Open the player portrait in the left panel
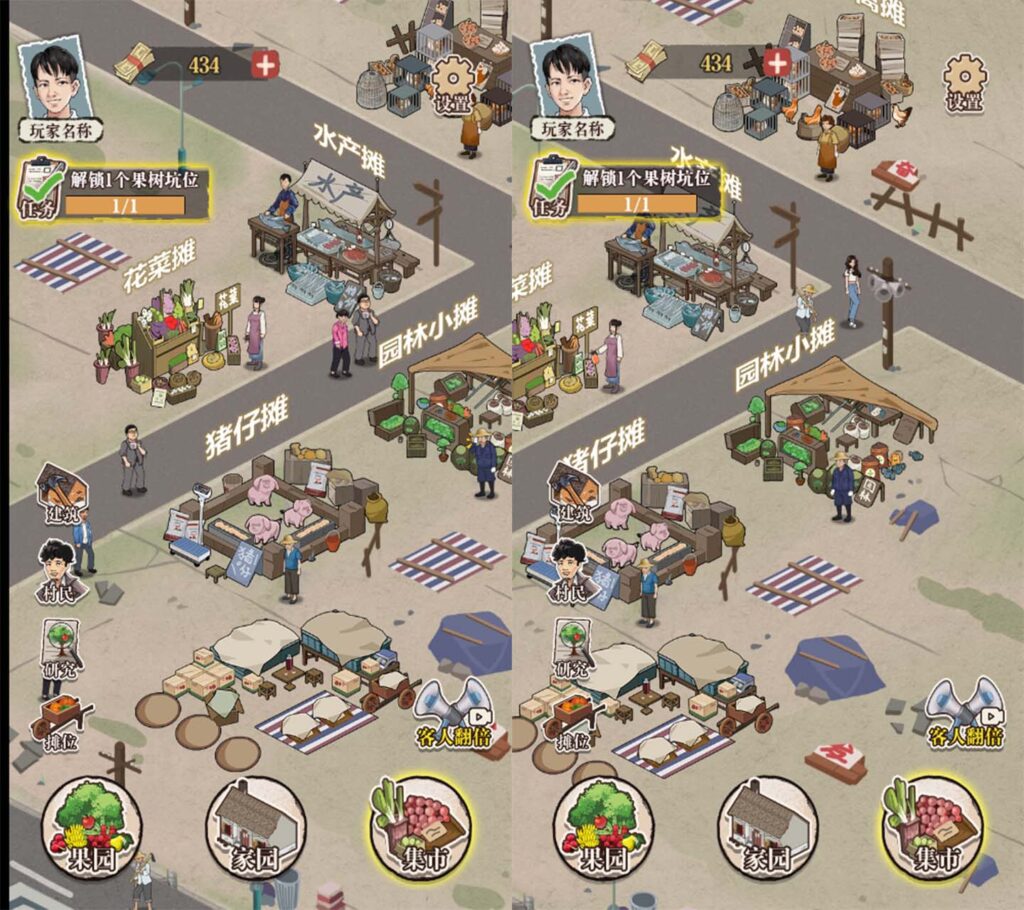This screenshot has width=1024, height=910. tap(65, 83)
